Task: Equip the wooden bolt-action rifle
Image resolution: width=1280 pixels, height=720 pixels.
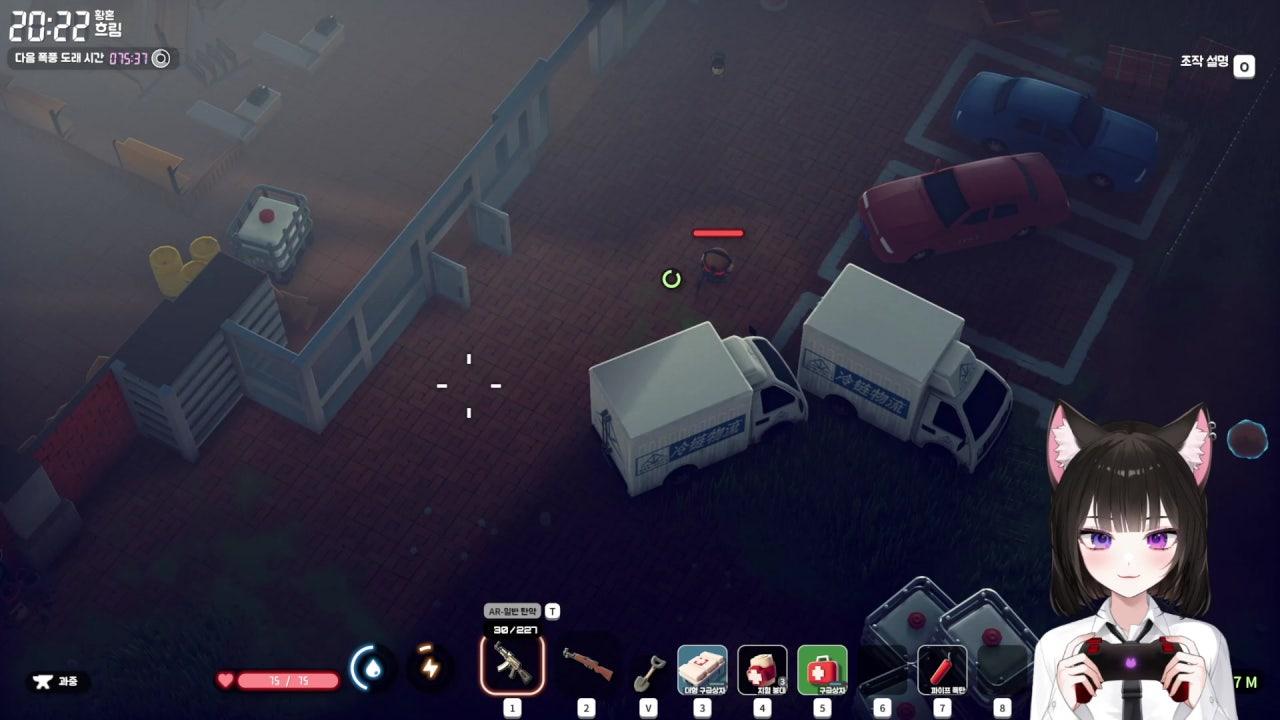Action: pyautogui.click(x=587, y=662)
